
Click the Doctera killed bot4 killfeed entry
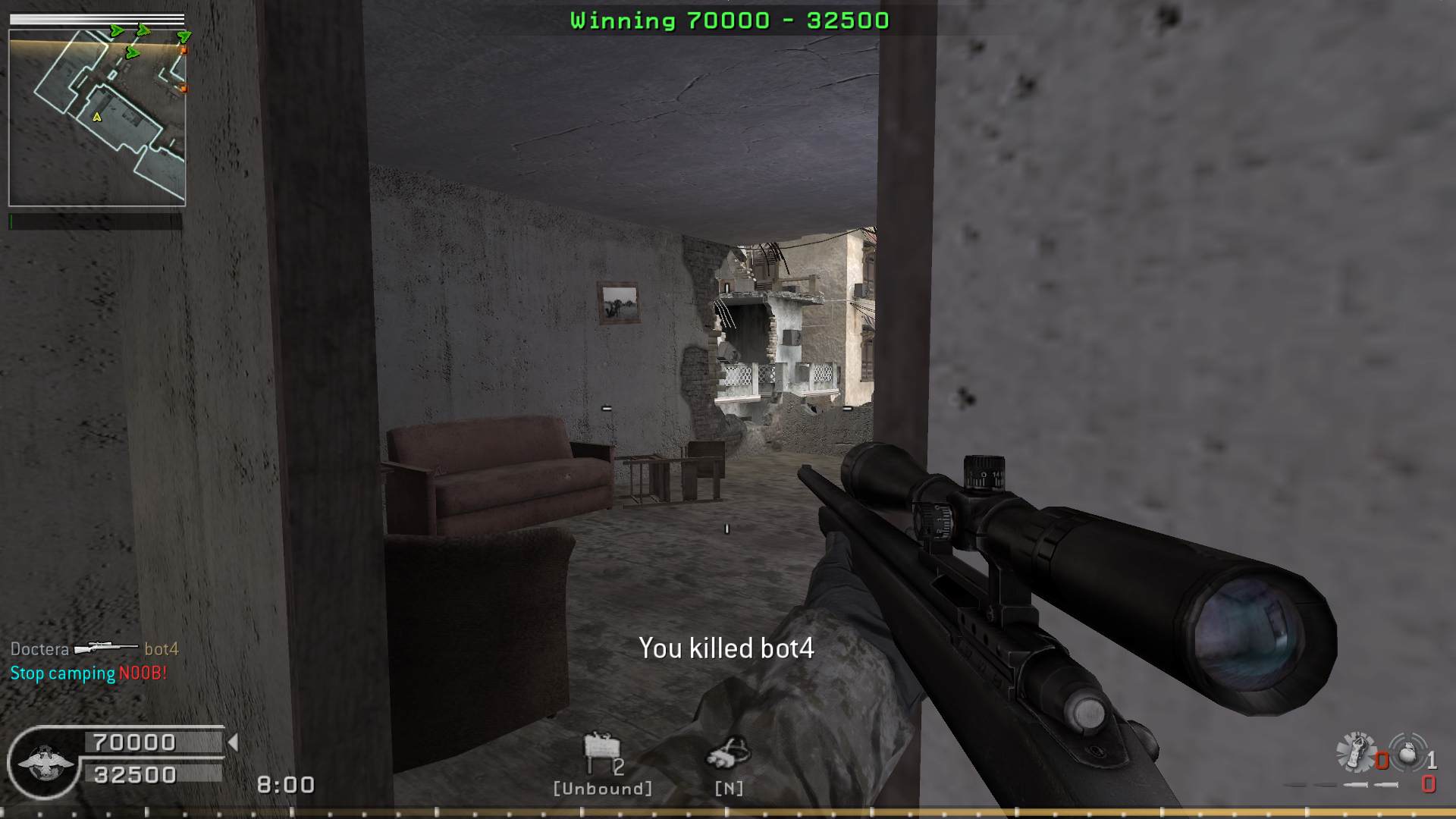(x=94, y=649)
